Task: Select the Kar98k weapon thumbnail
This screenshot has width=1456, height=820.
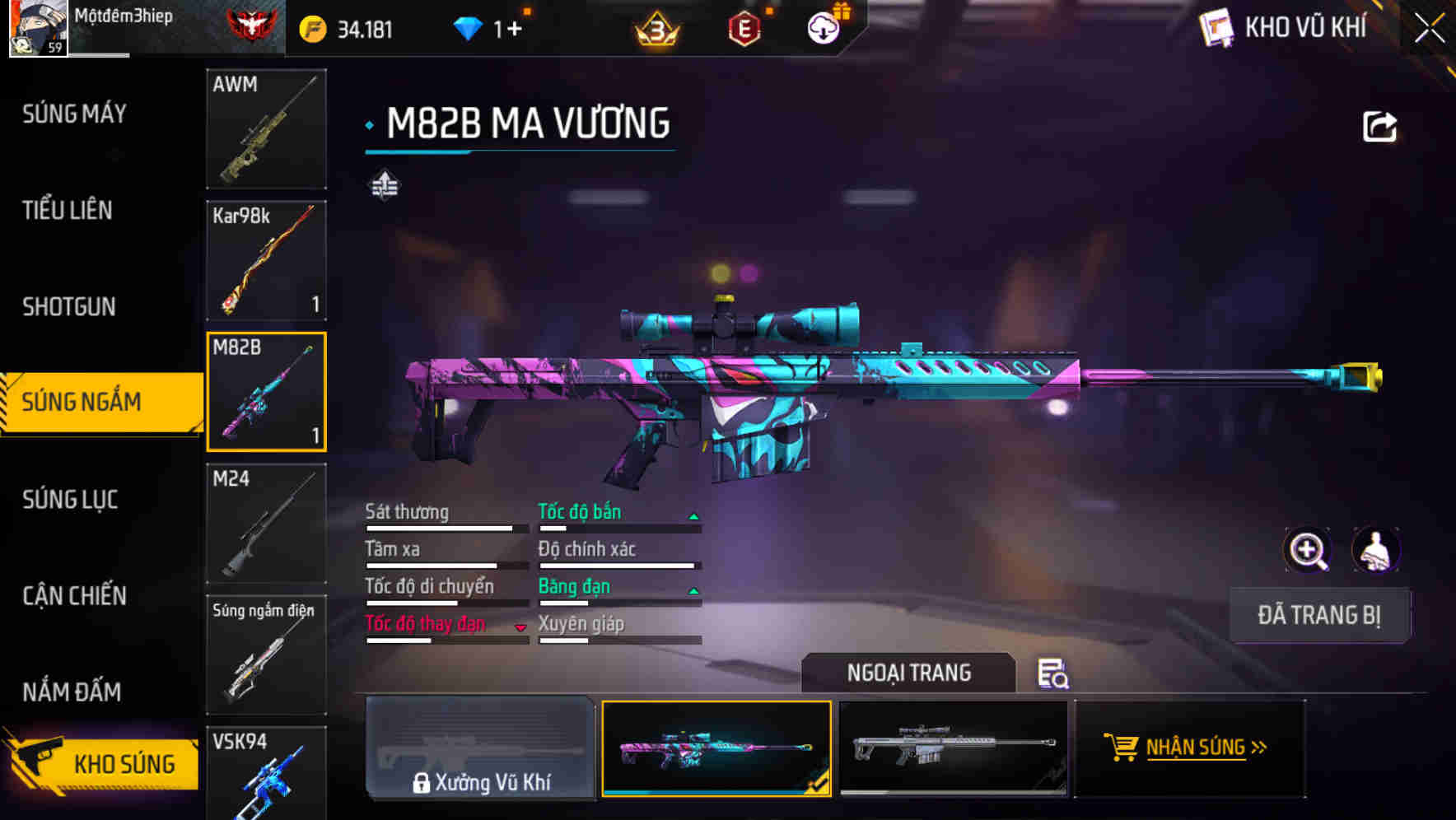Action: (266, 260)
